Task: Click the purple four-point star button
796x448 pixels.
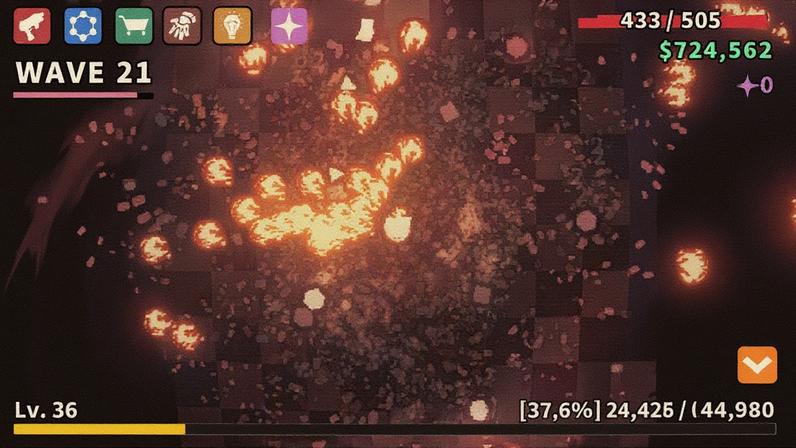Action: pyautogui.click(x=289, y=26)
